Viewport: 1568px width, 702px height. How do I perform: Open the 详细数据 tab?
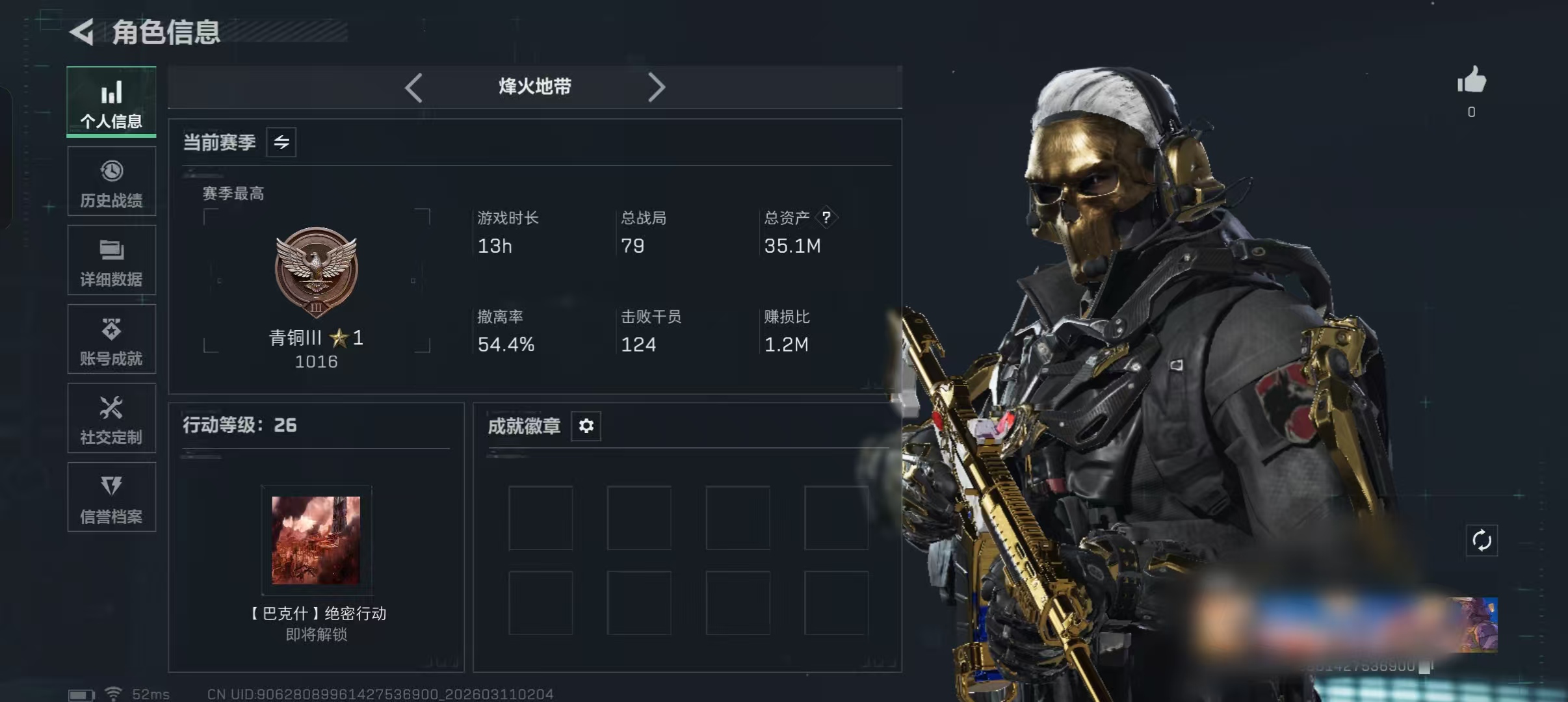(111, 260)
